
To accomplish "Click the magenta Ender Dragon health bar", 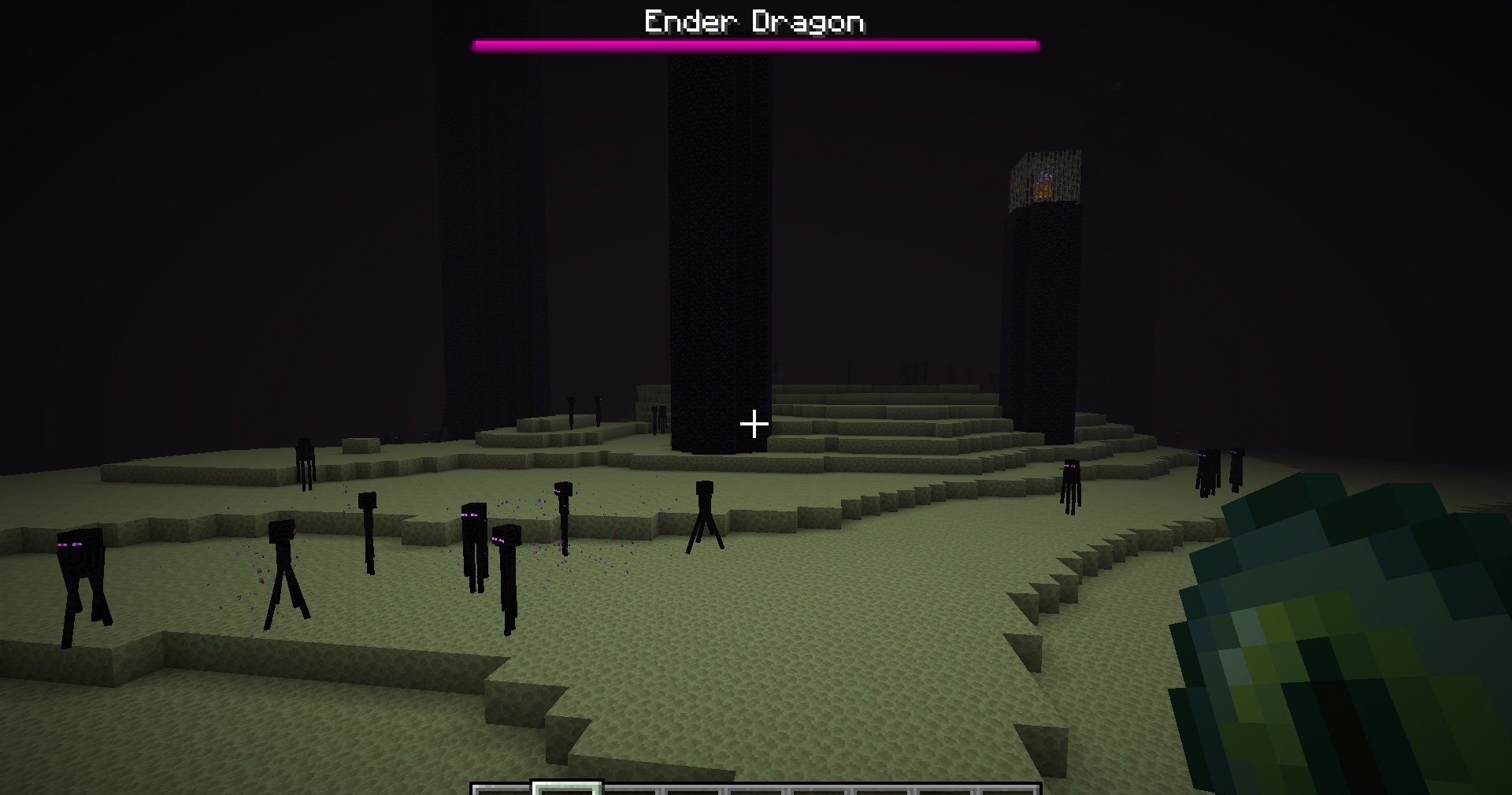I will click(x=756, y=45).
